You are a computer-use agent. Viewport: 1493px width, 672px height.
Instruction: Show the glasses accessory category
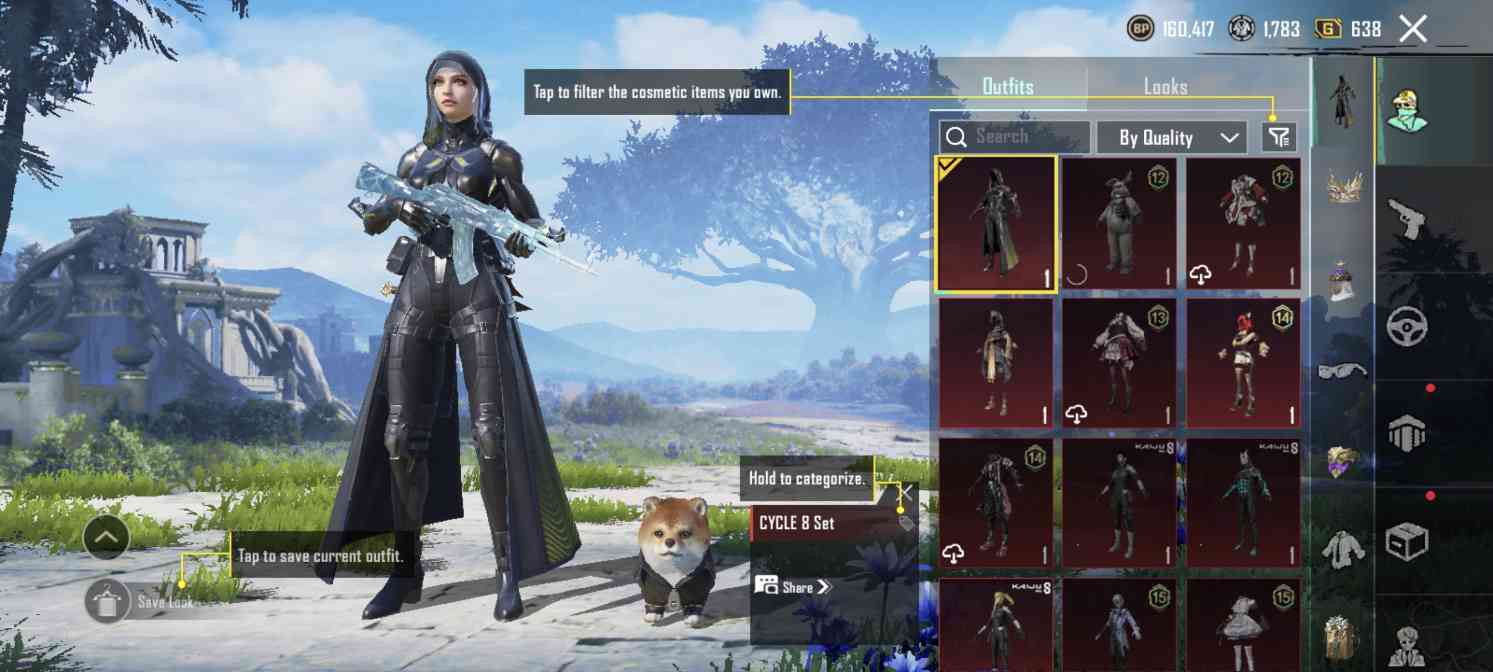click(1342, 371)
